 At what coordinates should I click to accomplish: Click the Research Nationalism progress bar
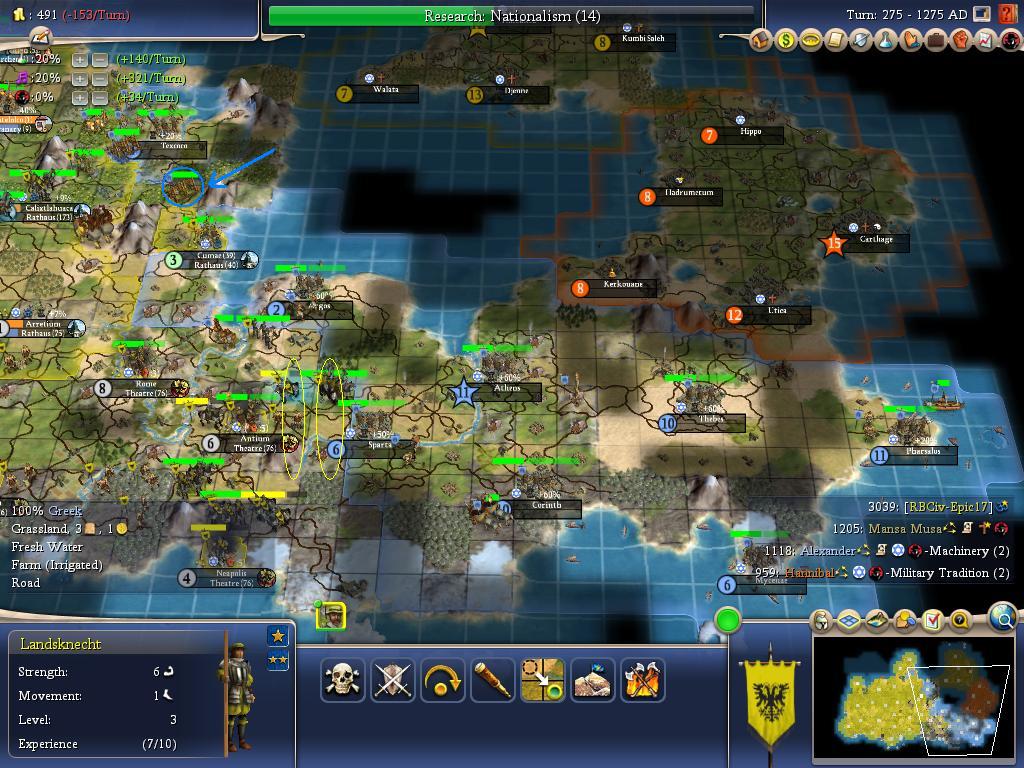511,16
